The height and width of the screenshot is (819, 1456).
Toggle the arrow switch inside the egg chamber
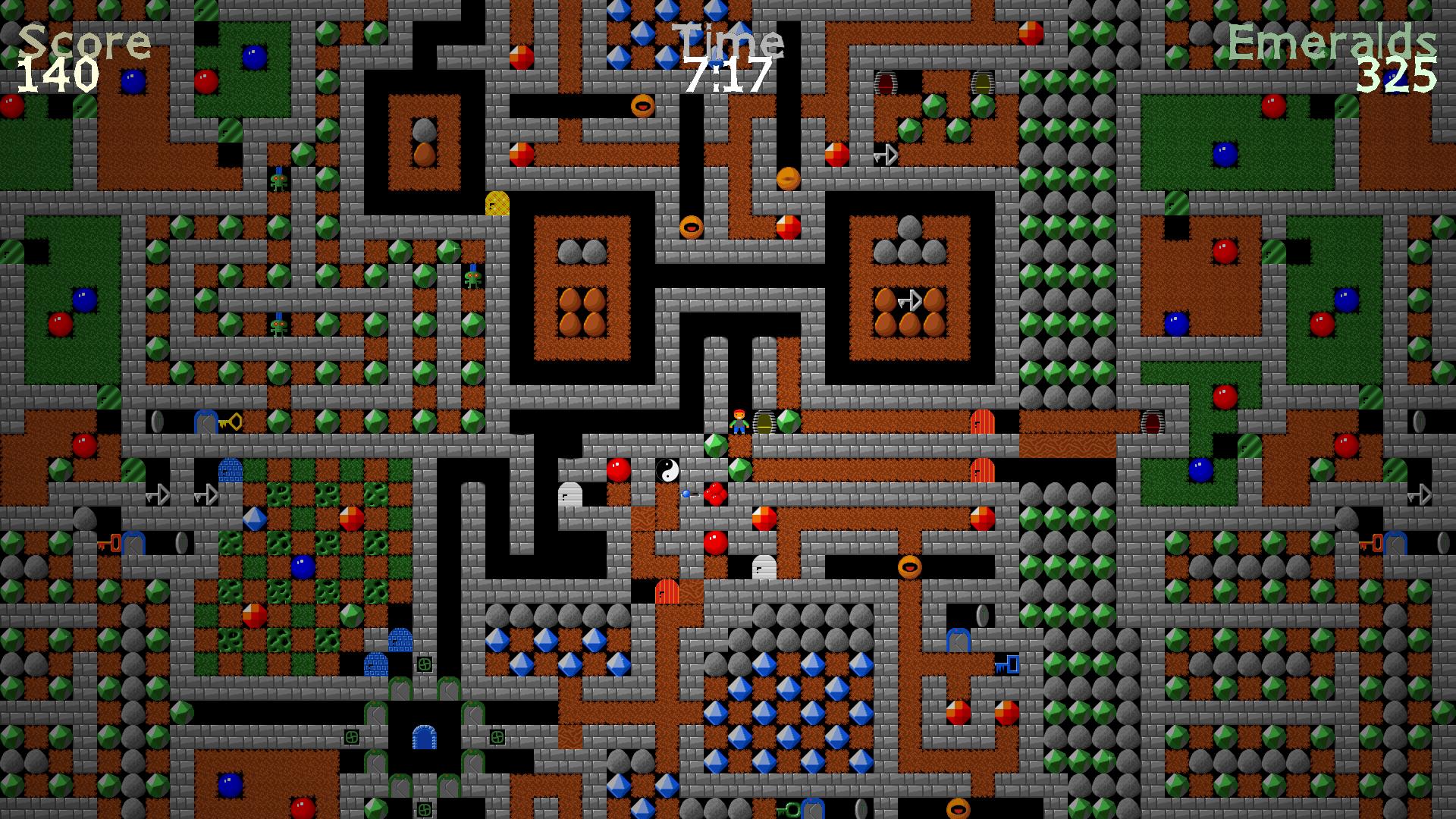(x=912, y=300)
